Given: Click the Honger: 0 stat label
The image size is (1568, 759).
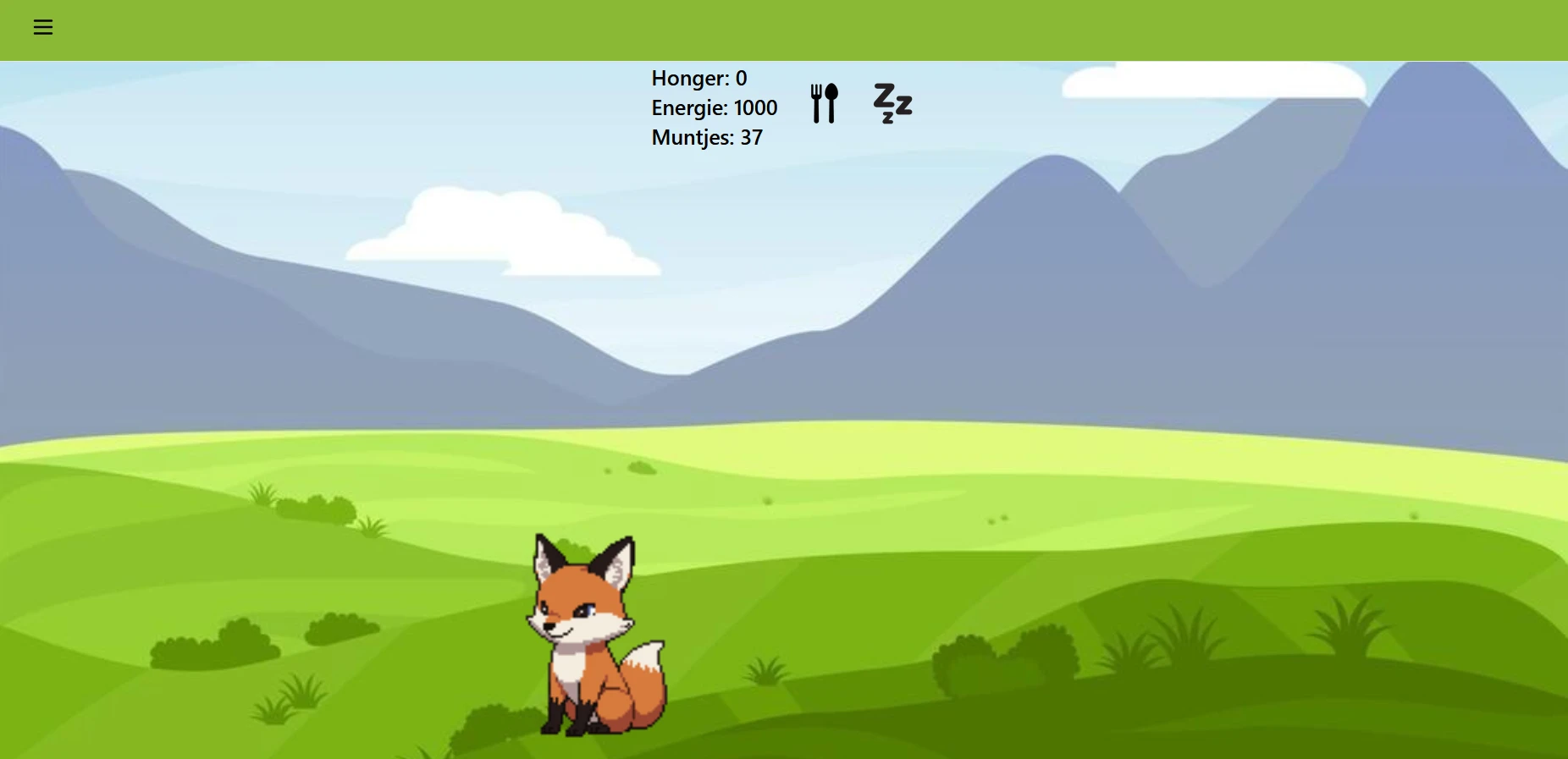Looking at the screenshot, I should coord(698,78).
